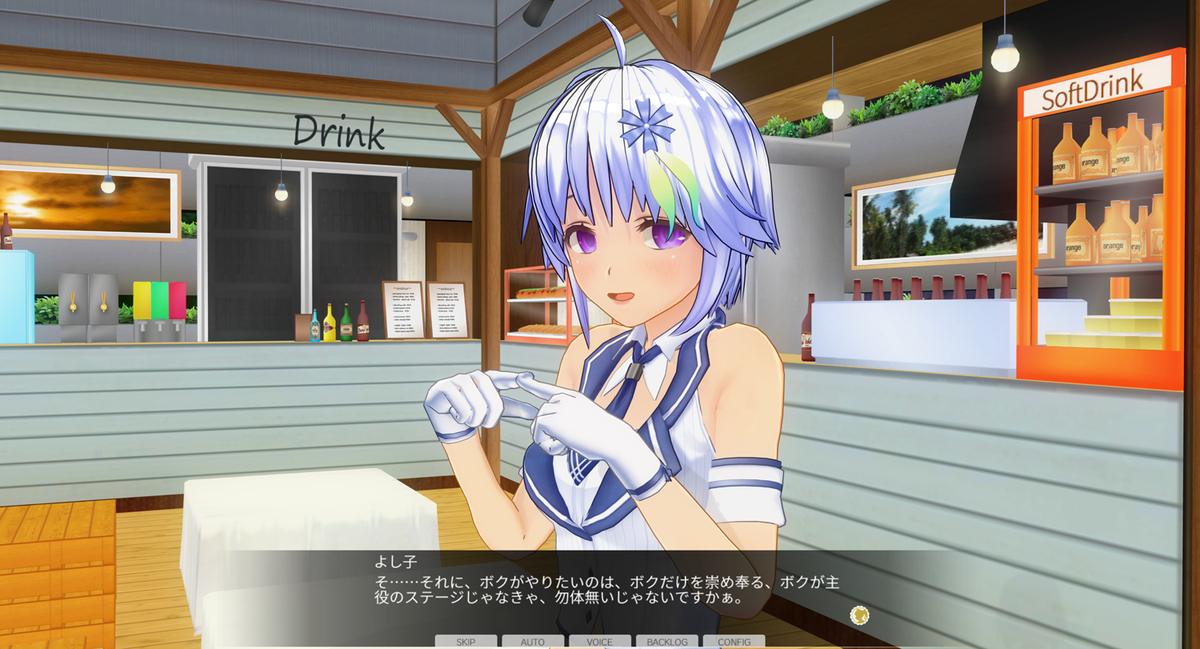This screenshot has height=649, width=1200.
Task: Replay the line with VOICE button
Action: [600, 641]
